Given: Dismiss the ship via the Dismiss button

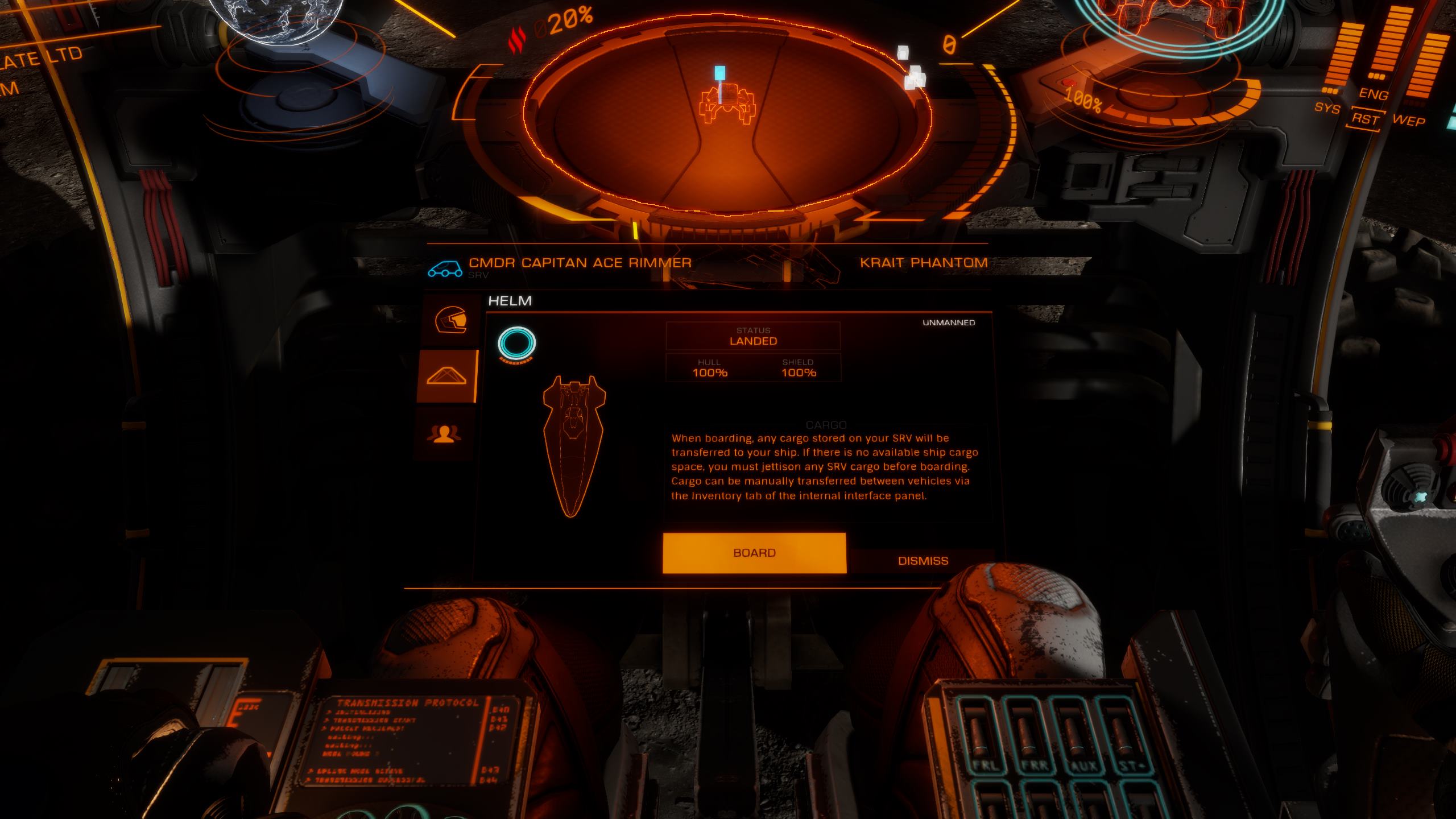Looking at the screenshot, I should tap(923, 561).
